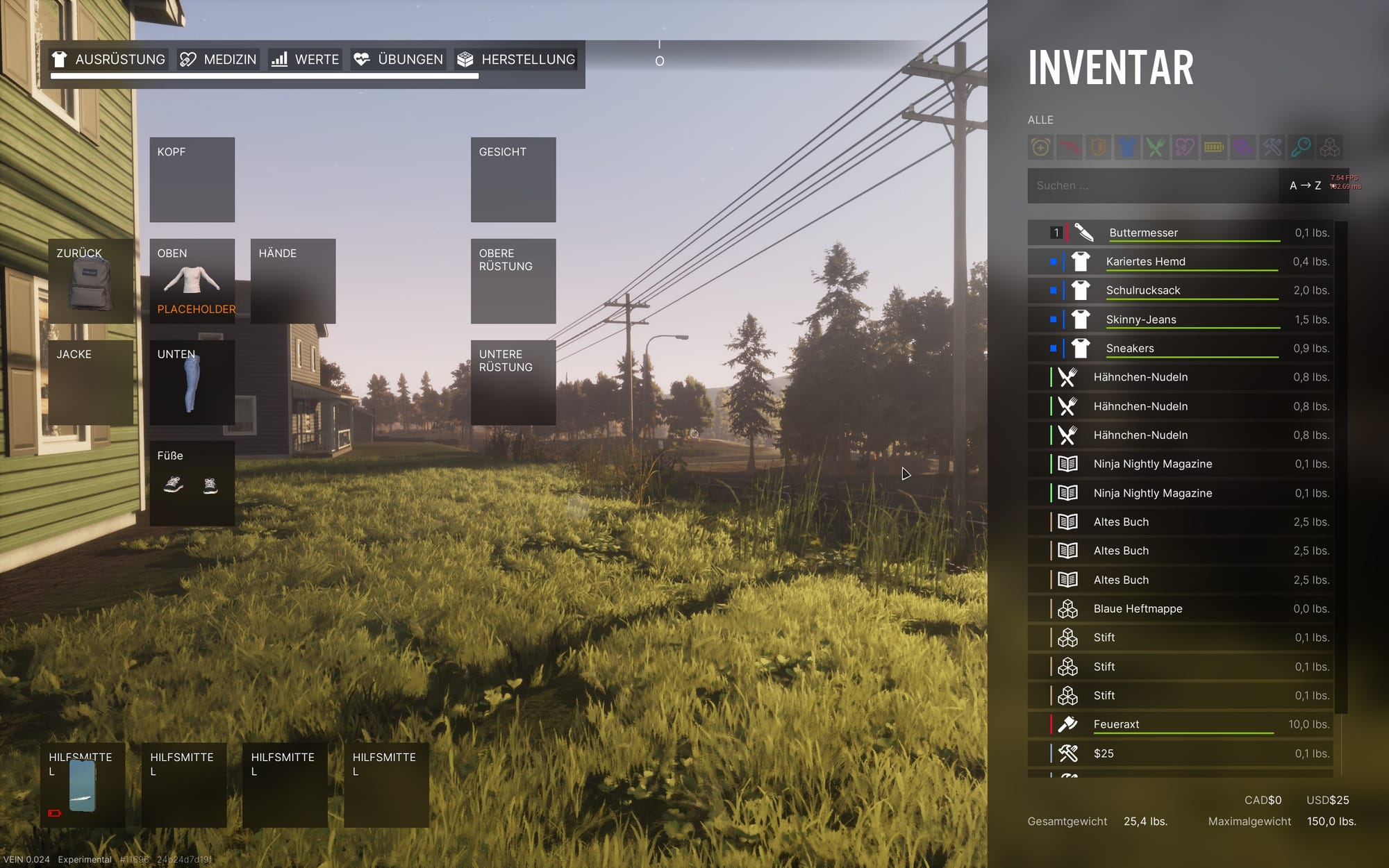Select the Blaue Heftmappe entry
This screenshot has width=1389, height=868.
(x=1180, y=609)
